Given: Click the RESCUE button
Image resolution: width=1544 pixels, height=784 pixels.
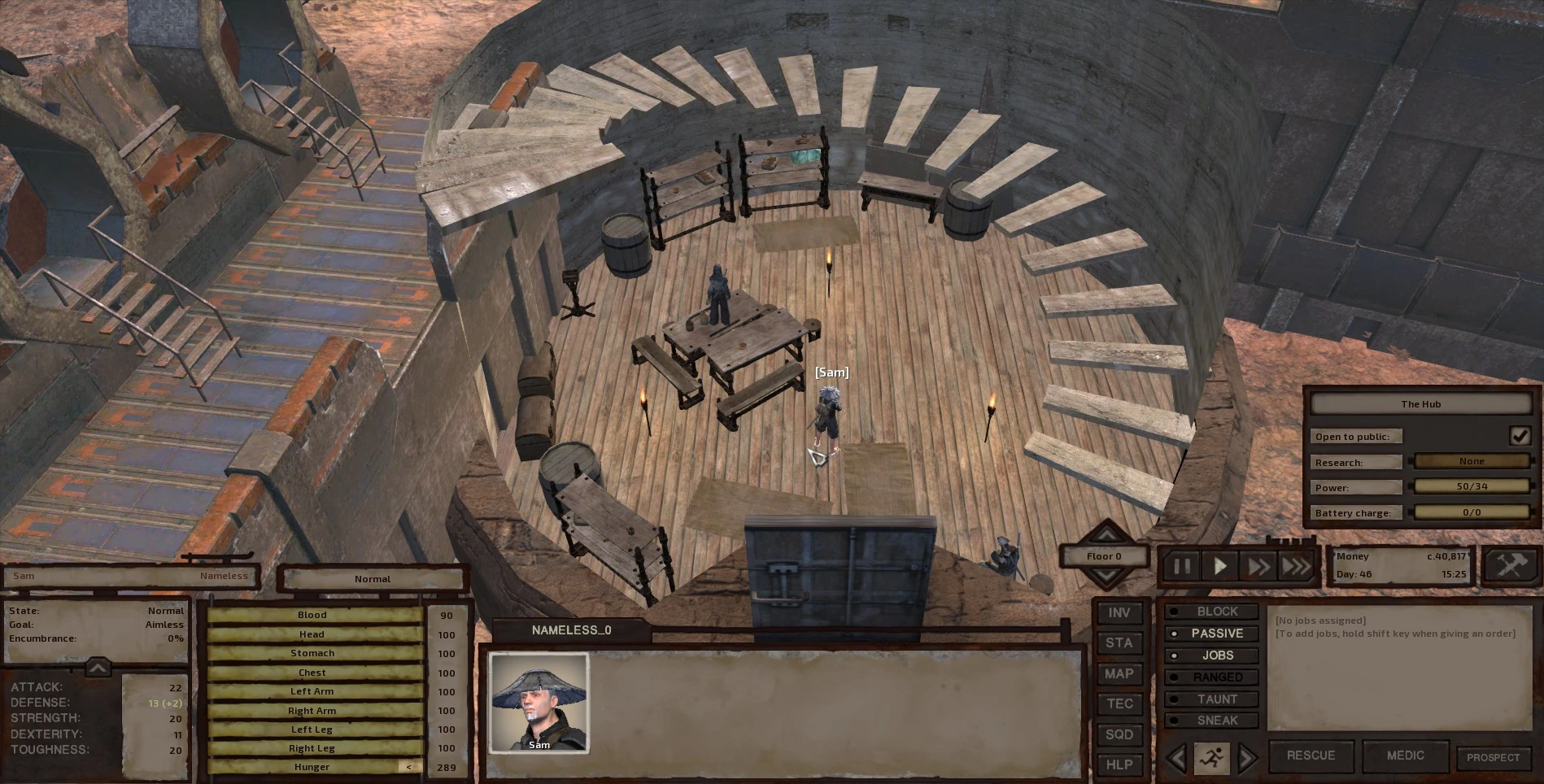Looking at the screenshot, I should pos(1311,756).
